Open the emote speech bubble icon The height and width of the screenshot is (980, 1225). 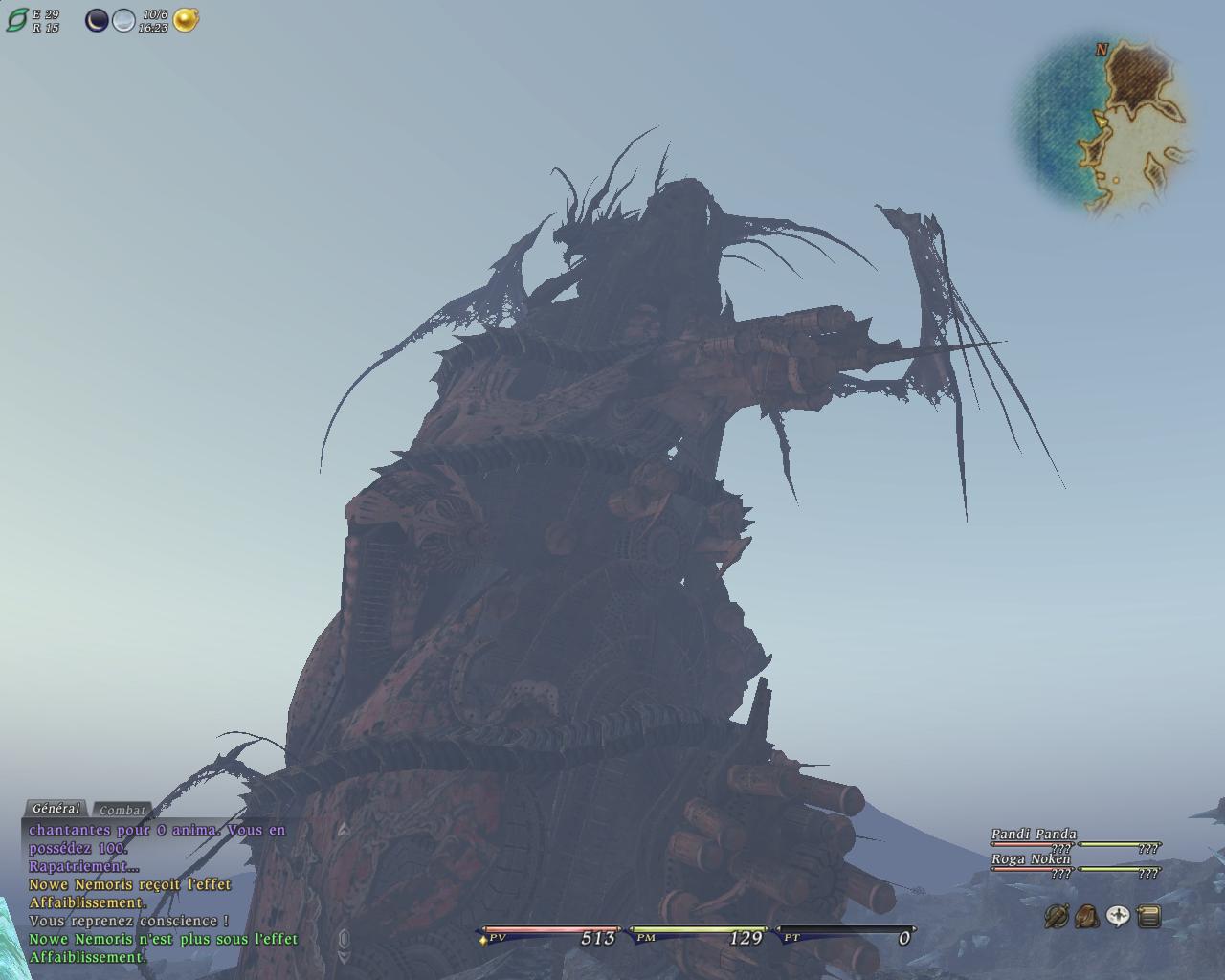tap(1118, 917)
